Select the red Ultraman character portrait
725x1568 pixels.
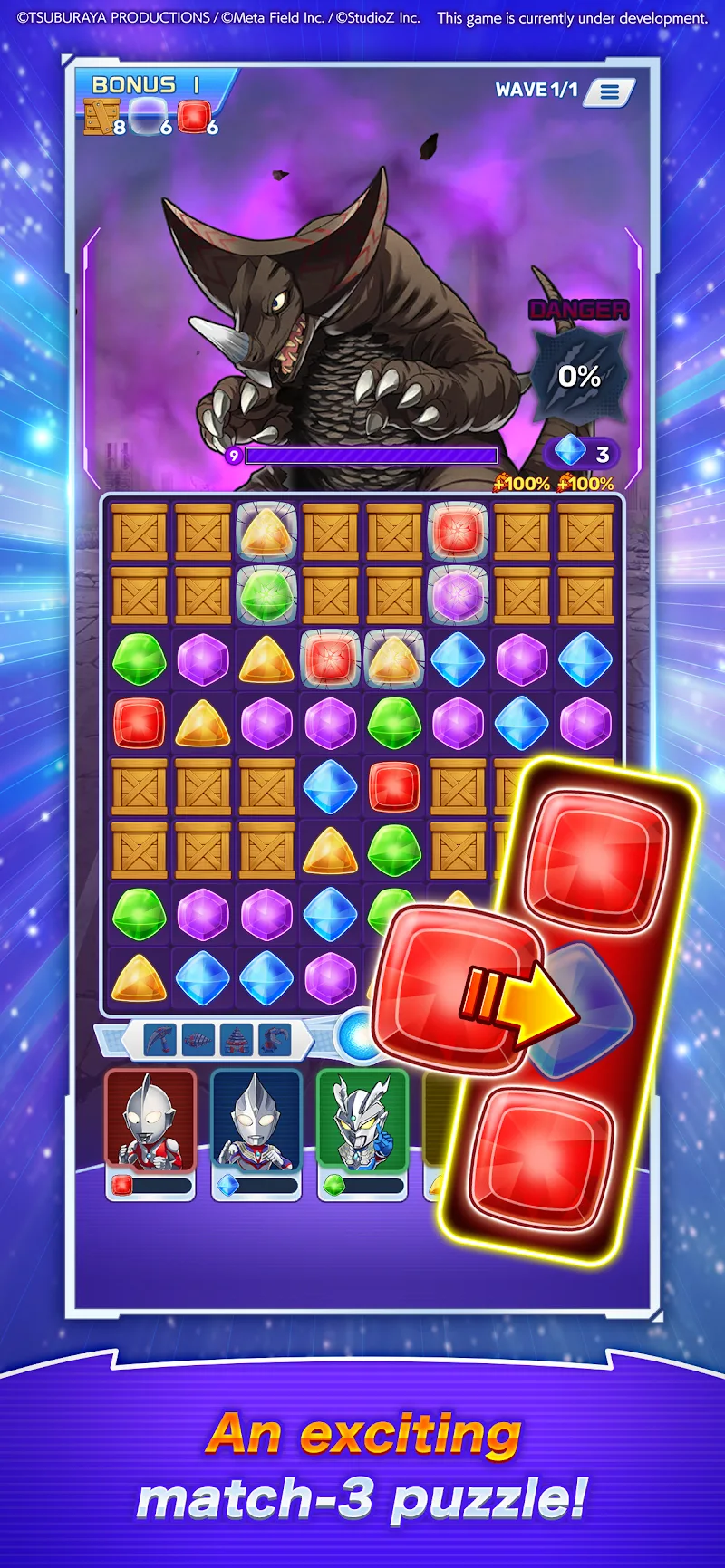click(x=150, y=1121)
